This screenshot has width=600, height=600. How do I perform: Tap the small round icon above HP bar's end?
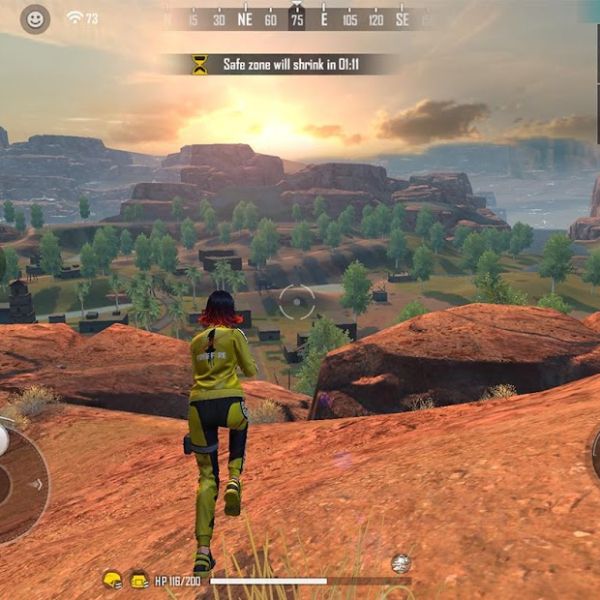[x=401, y=563]
